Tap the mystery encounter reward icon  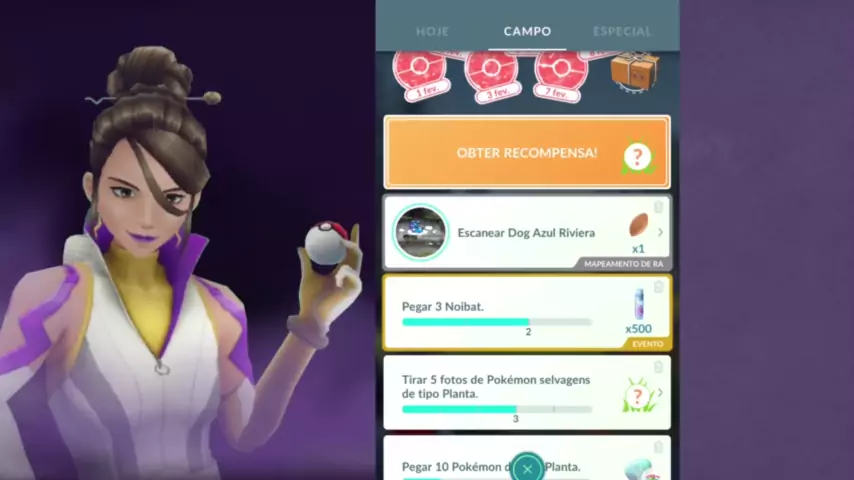click(638, 397)
